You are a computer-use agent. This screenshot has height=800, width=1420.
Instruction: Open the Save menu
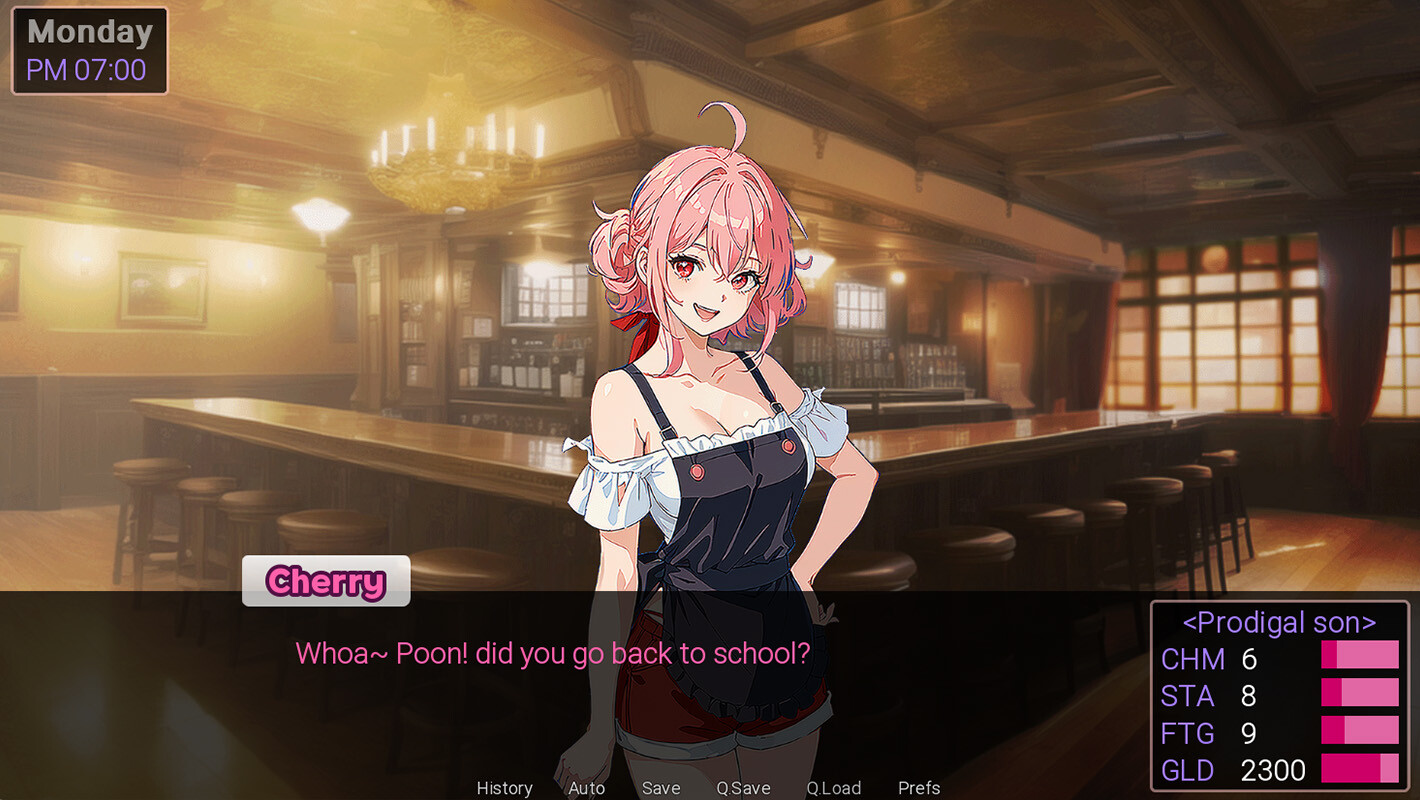660,788
